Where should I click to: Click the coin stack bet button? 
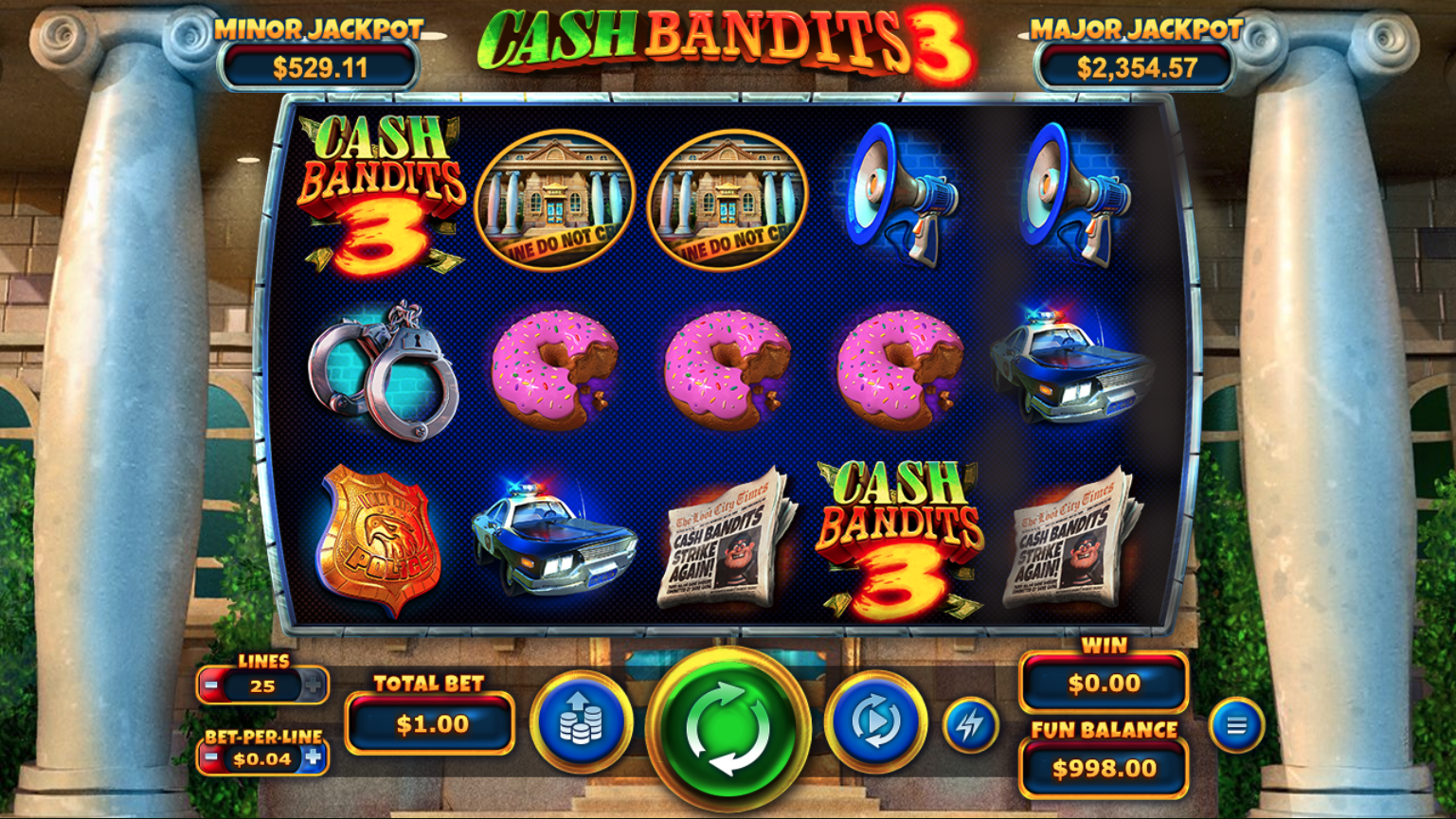(x=581, y=722)
